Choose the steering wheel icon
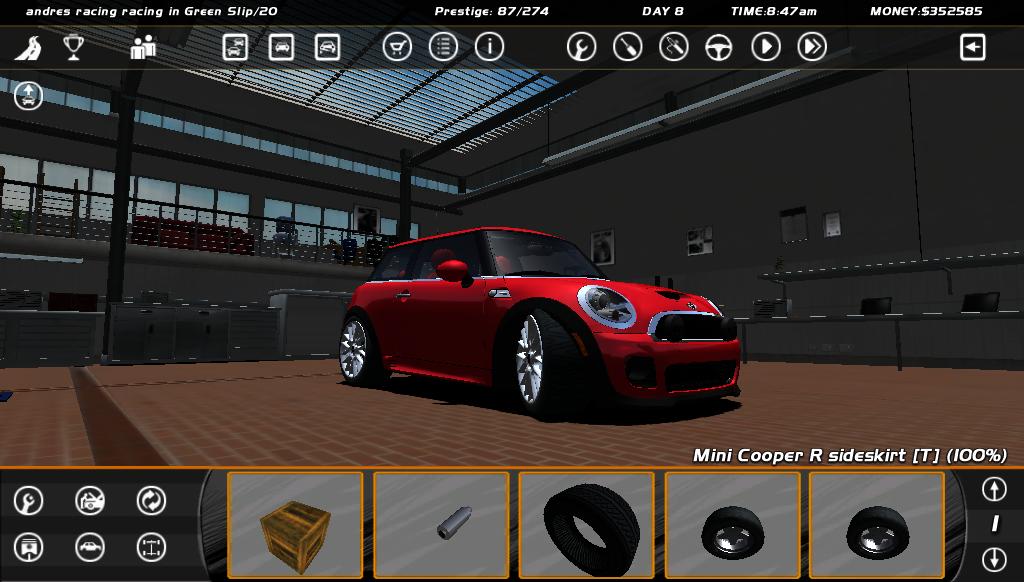The width and height of the screenshot is (1024, 582). coord(719,47)
